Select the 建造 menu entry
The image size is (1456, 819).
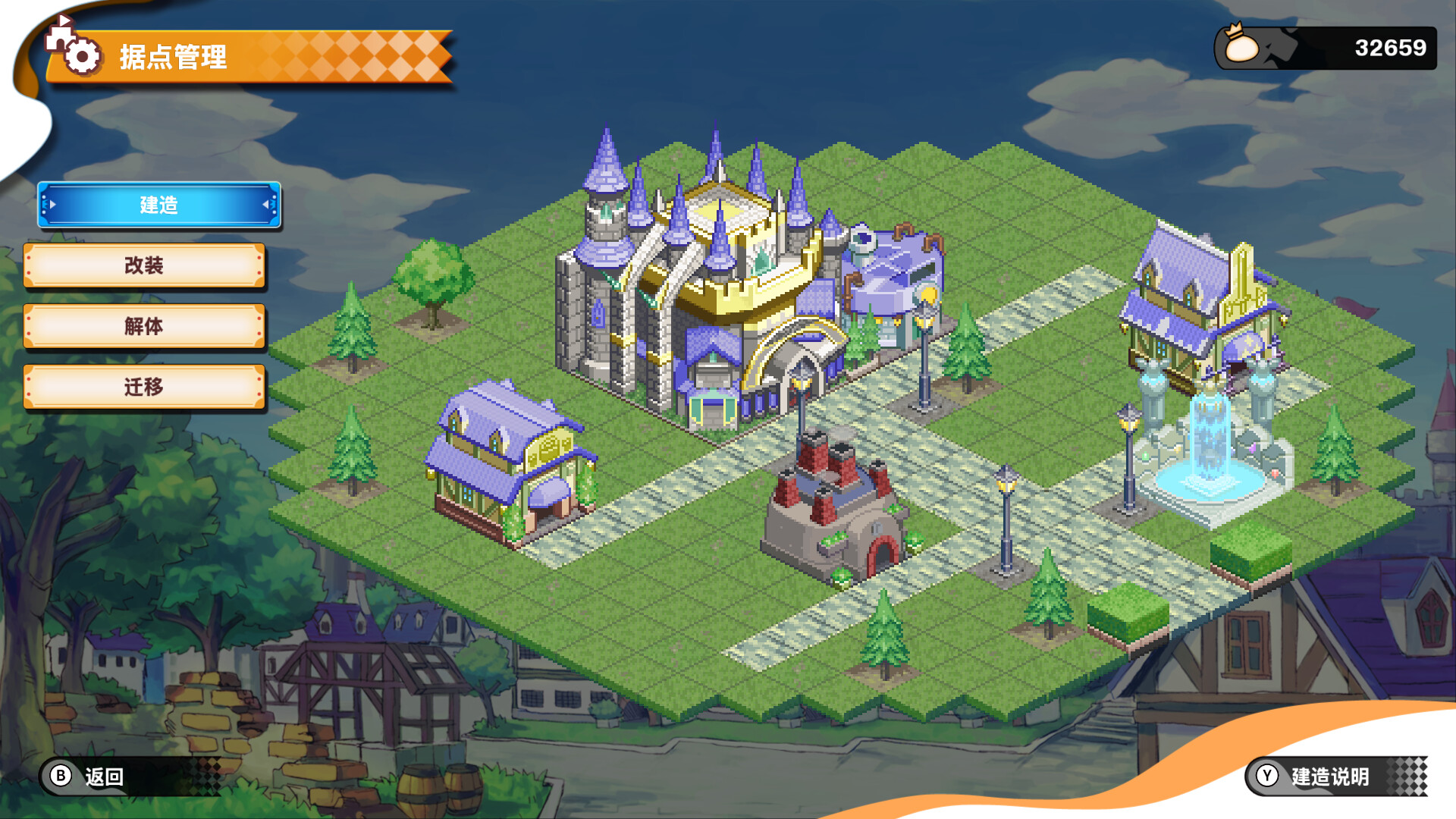(158, 205)
